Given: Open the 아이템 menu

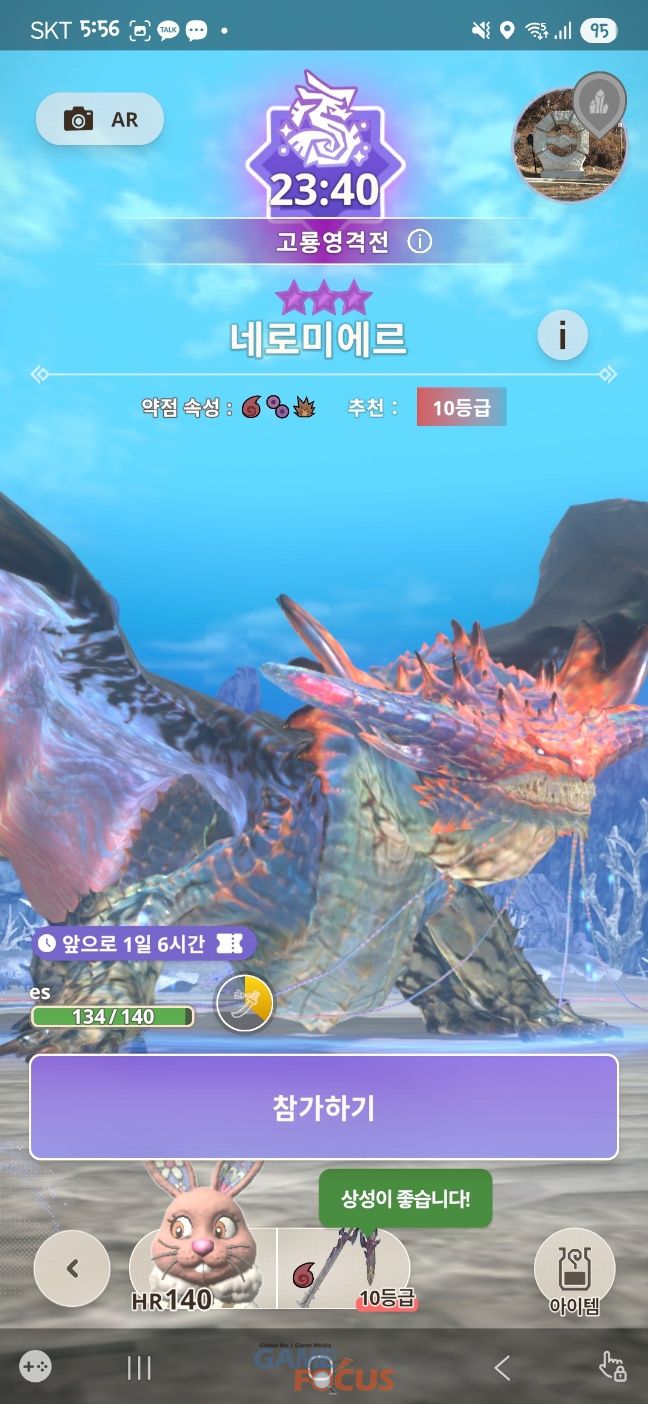Looking at the screenshot, I should coord(574,1270).
